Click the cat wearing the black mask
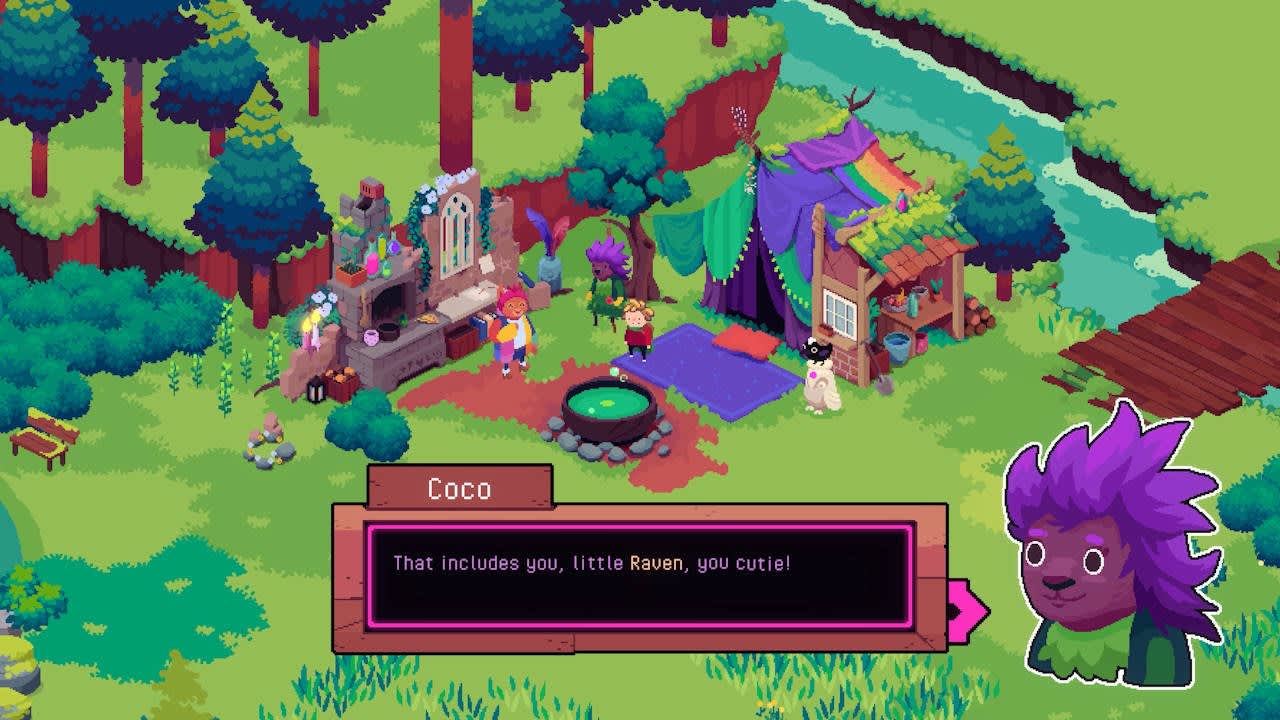 (815, 350)
